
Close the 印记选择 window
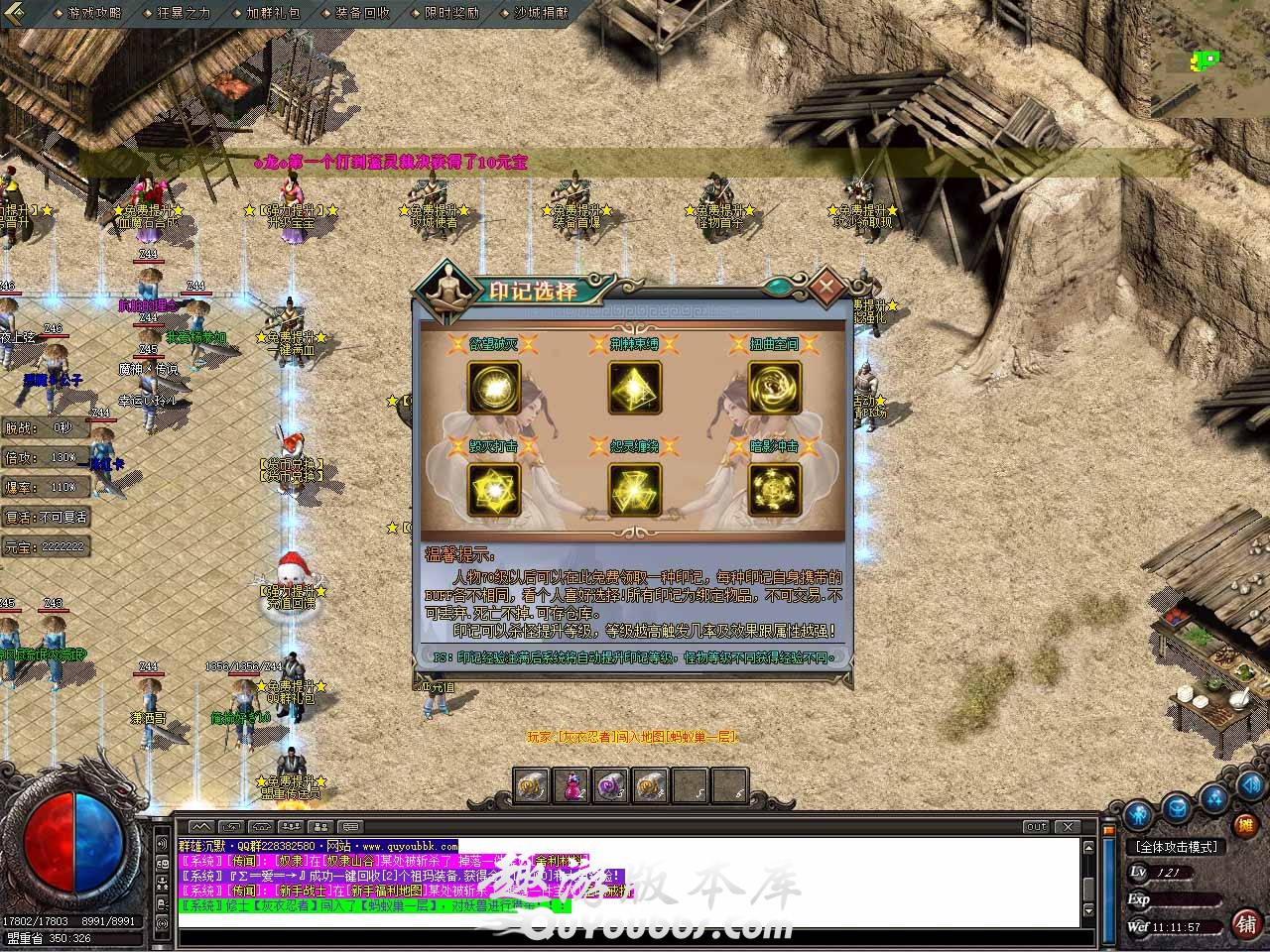pyautogui.click(x=825, y=287)
